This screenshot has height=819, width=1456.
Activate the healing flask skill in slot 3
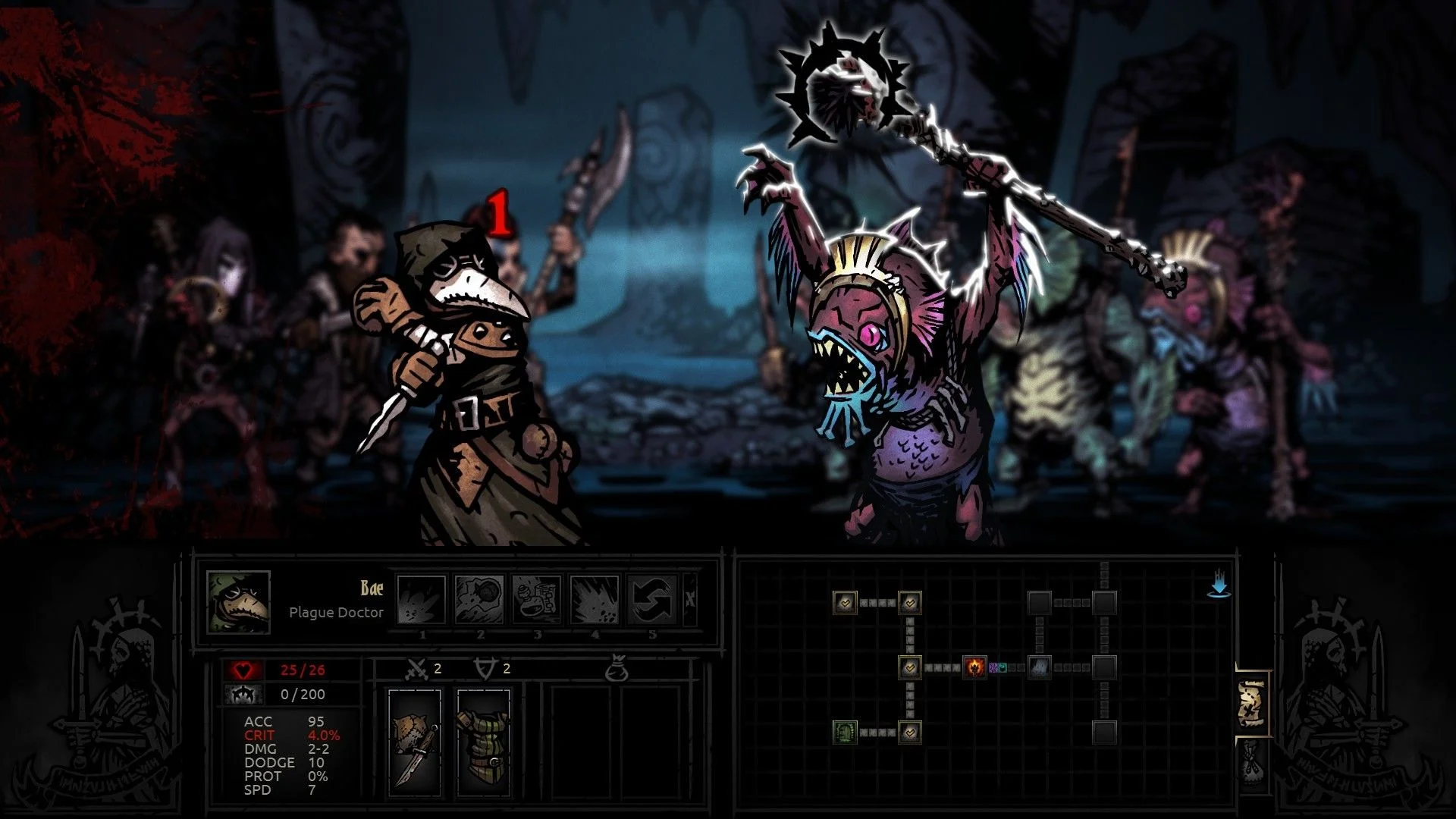pyautogui.click(x=538, y=599)
